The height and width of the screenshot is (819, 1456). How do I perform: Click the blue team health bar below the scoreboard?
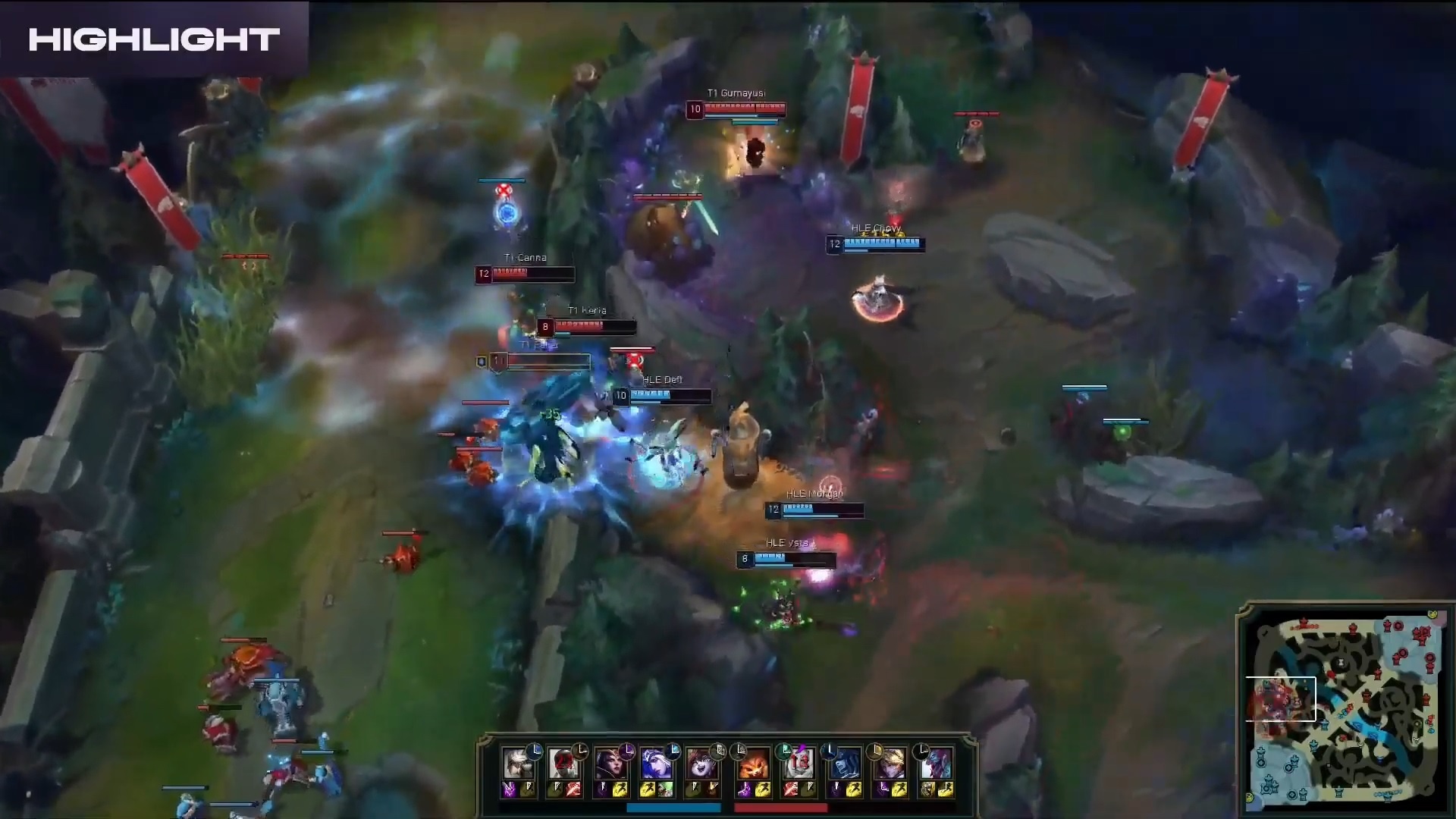(x=675, y=807)
